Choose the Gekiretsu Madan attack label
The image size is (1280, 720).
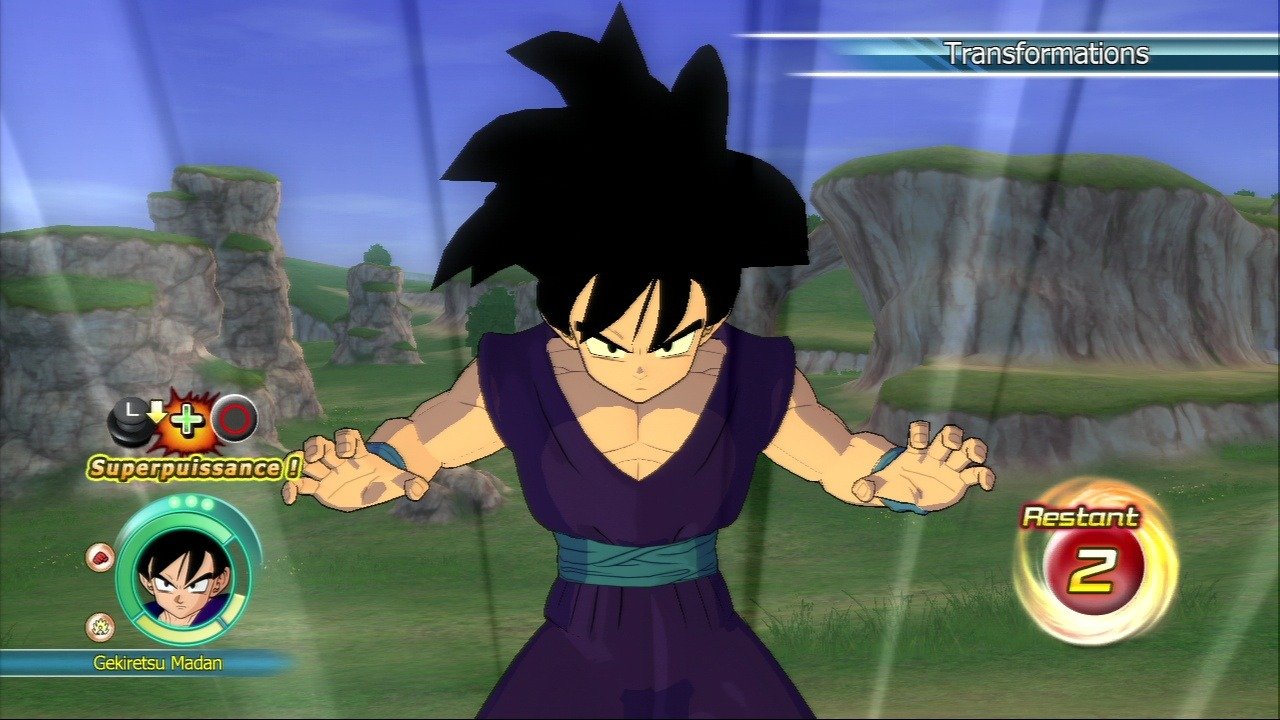click(157, 662)
